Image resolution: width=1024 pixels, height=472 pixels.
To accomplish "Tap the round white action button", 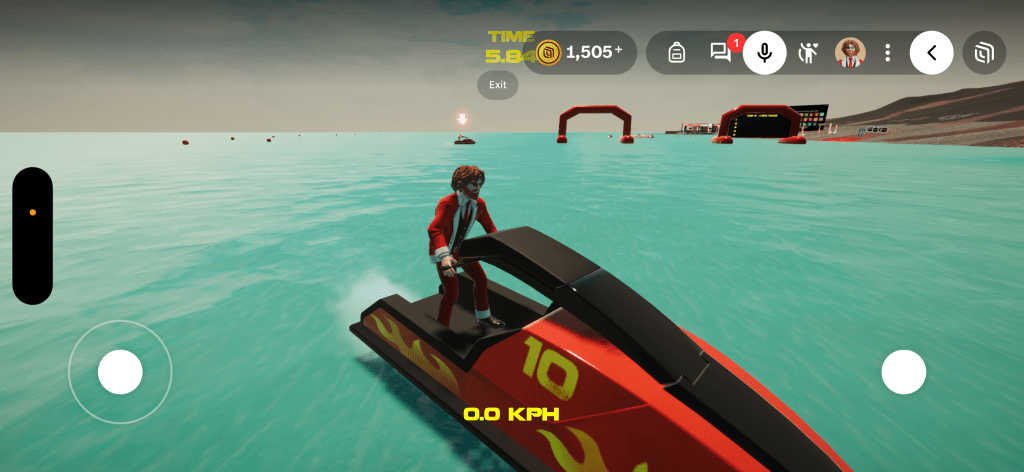I will pos(903,372).
